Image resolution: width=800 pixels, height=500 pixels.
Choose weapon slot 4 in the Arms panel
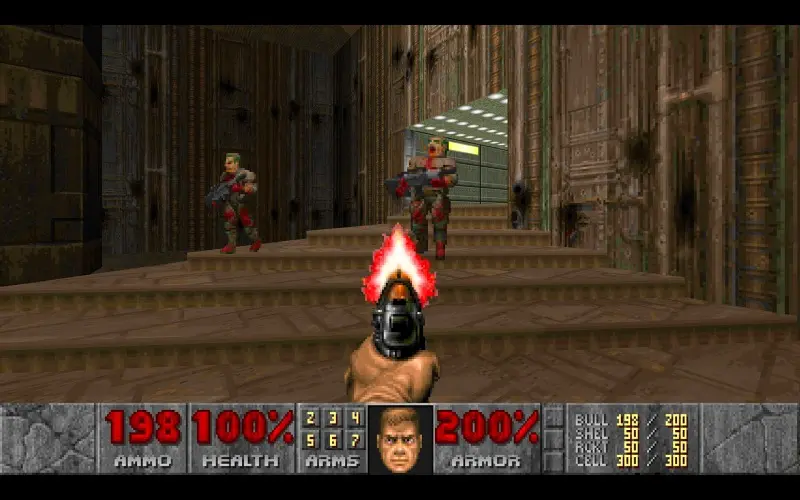(x=355, y=419)
